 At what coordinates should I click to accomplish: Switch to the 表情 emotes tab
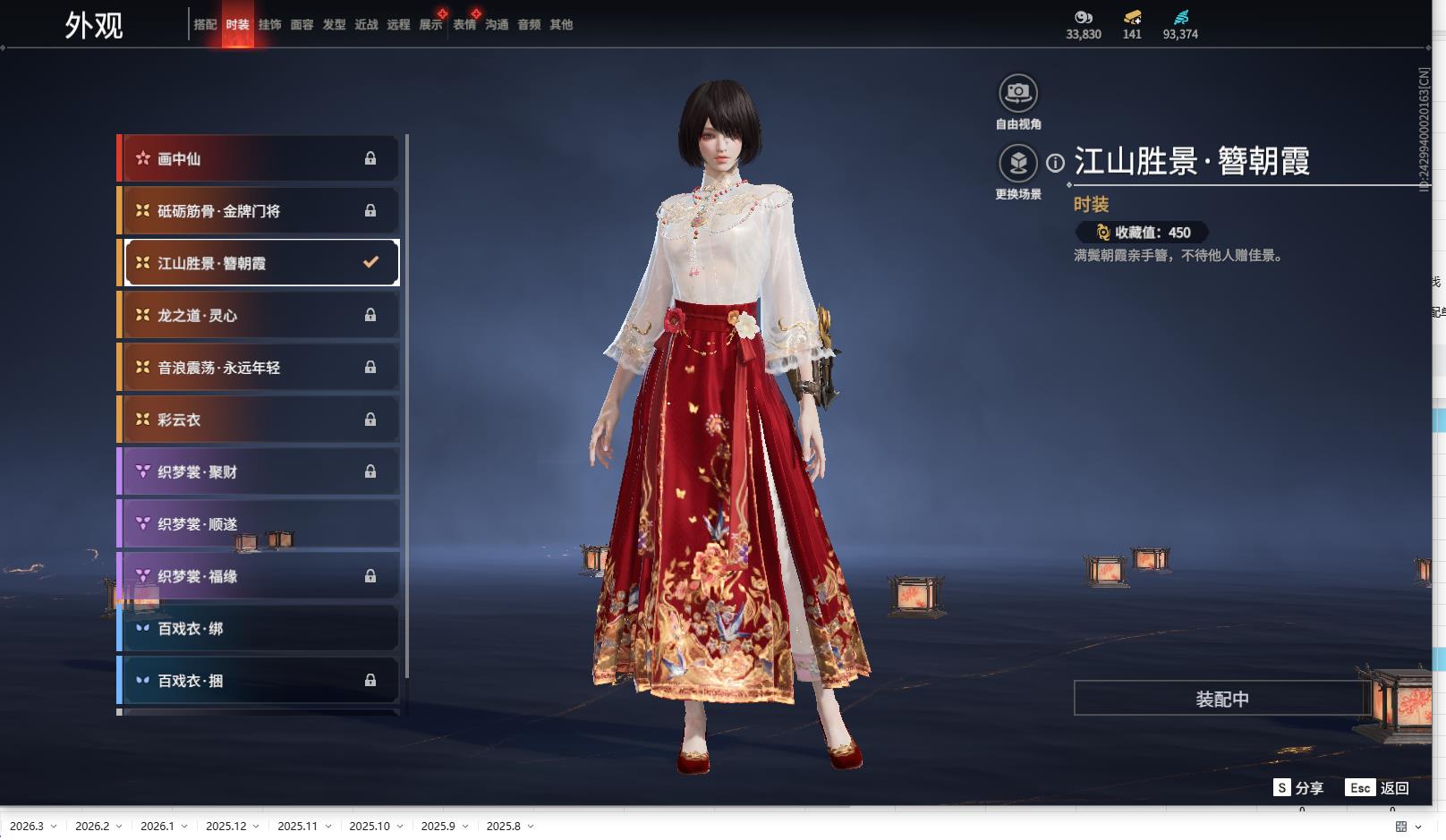[464, 25]
